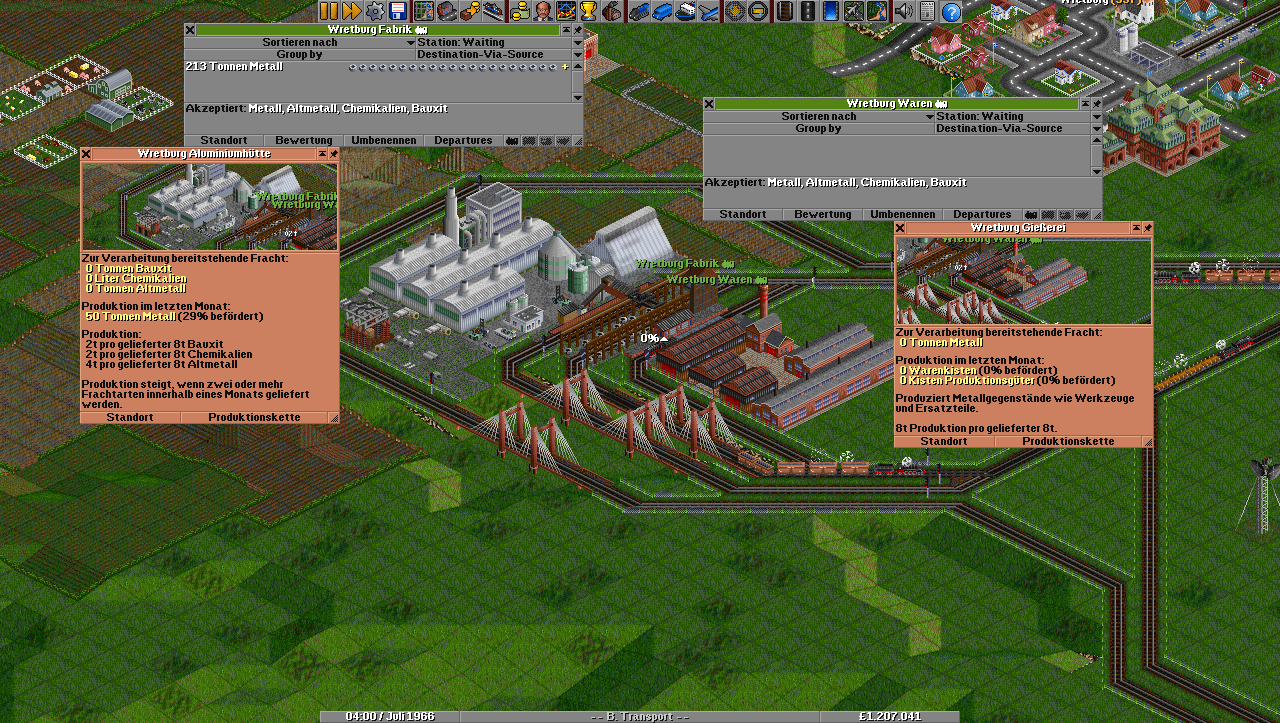
Task: Close the Wretburg Waren station window
Action: coord(709,104)
